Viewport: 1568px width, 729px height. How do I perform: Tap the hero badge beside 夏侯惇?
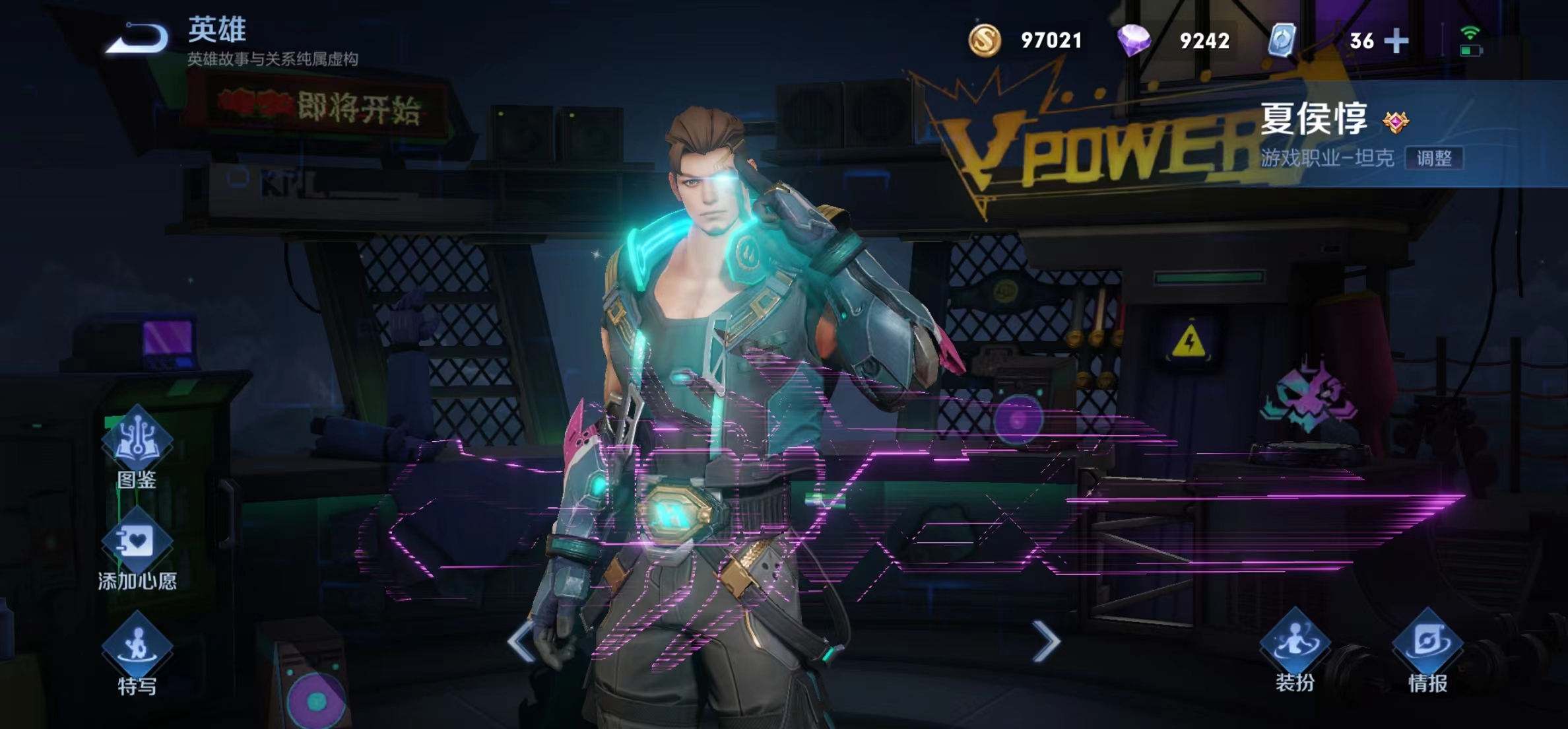(x=1396, y=121)
